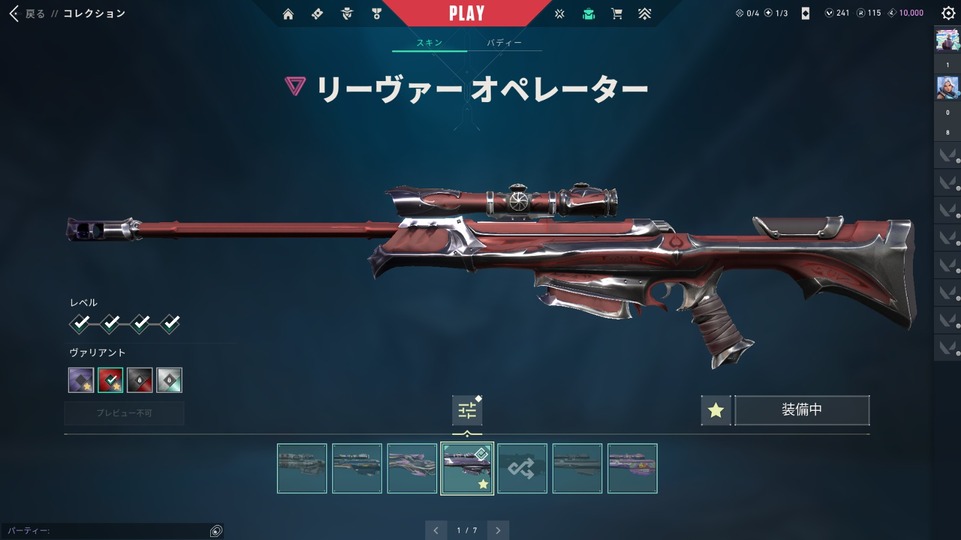The width and height of the screenshot is (961, 540).
Task: Click the 装備中 equipped button
Action: pos(802,411)
